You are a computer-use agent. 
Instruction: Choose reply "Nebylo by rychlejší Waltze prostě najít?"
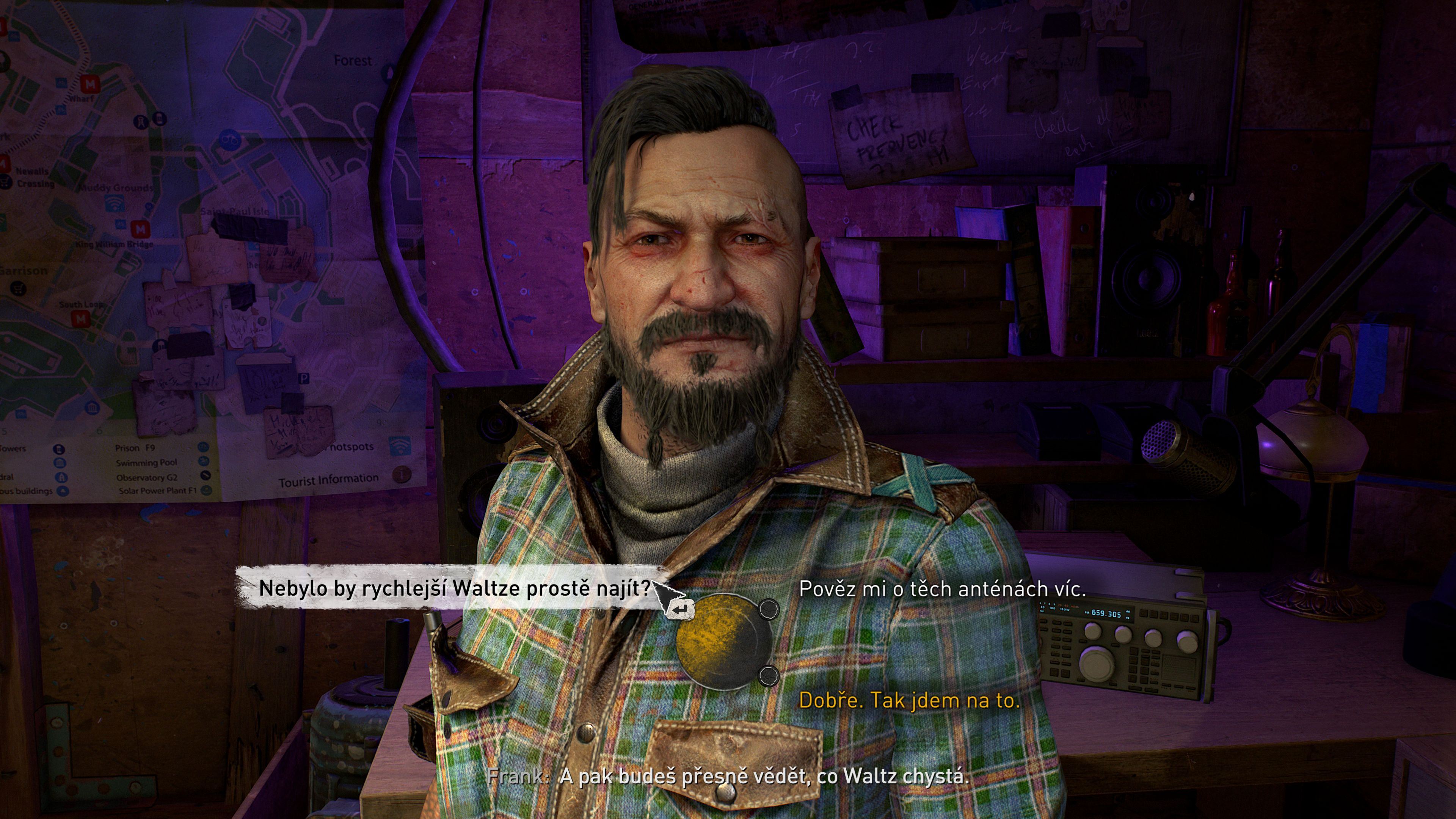455,588
